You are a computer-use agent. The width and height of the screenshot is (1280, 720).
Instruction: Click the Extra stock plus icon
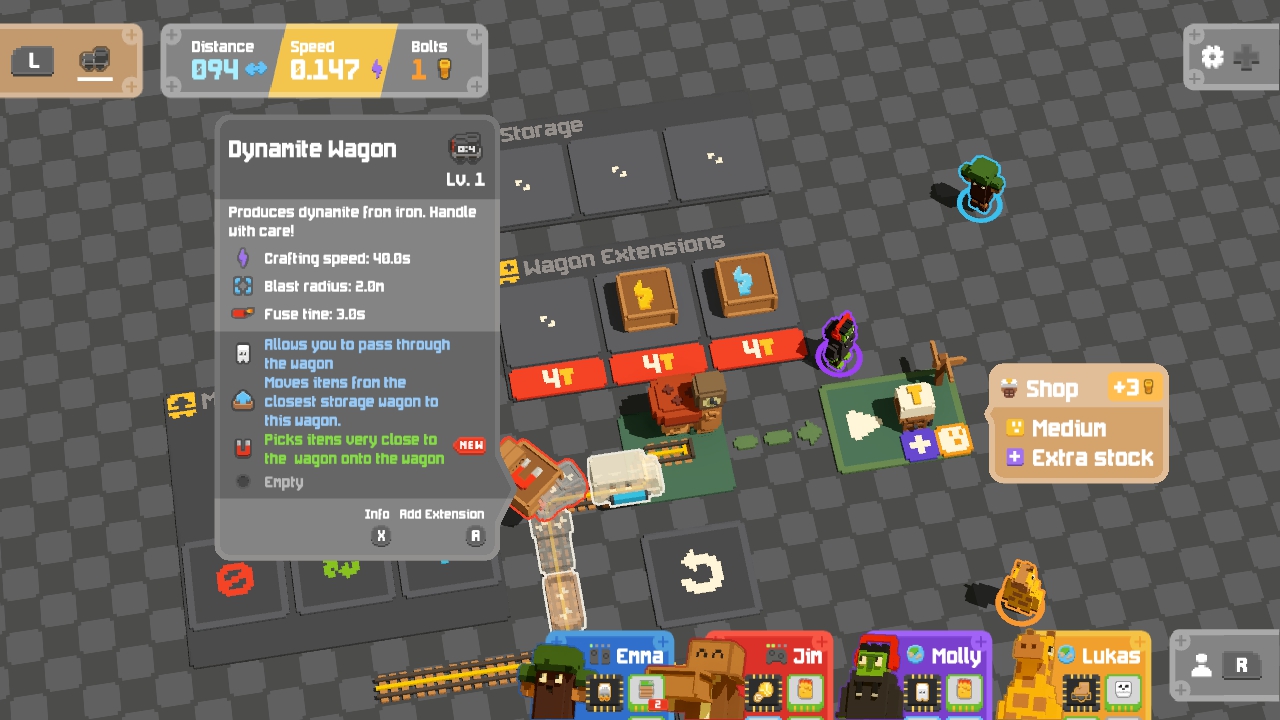click(1015, 457)
